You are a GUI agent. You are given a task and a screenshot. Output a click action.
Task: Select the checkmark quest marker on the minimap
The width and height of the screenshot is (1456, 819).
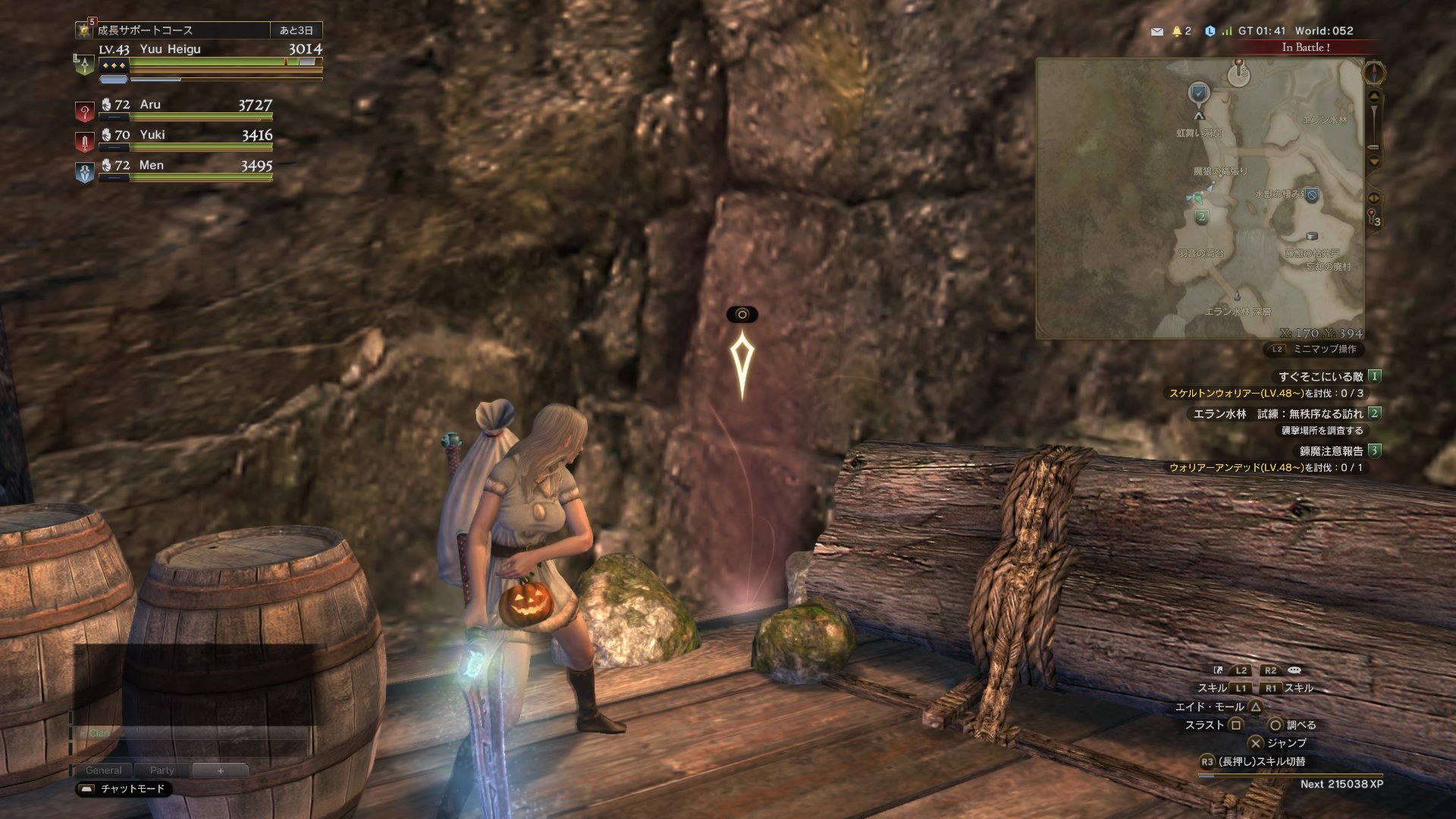pyautogui.click(x=1199, y=93)
